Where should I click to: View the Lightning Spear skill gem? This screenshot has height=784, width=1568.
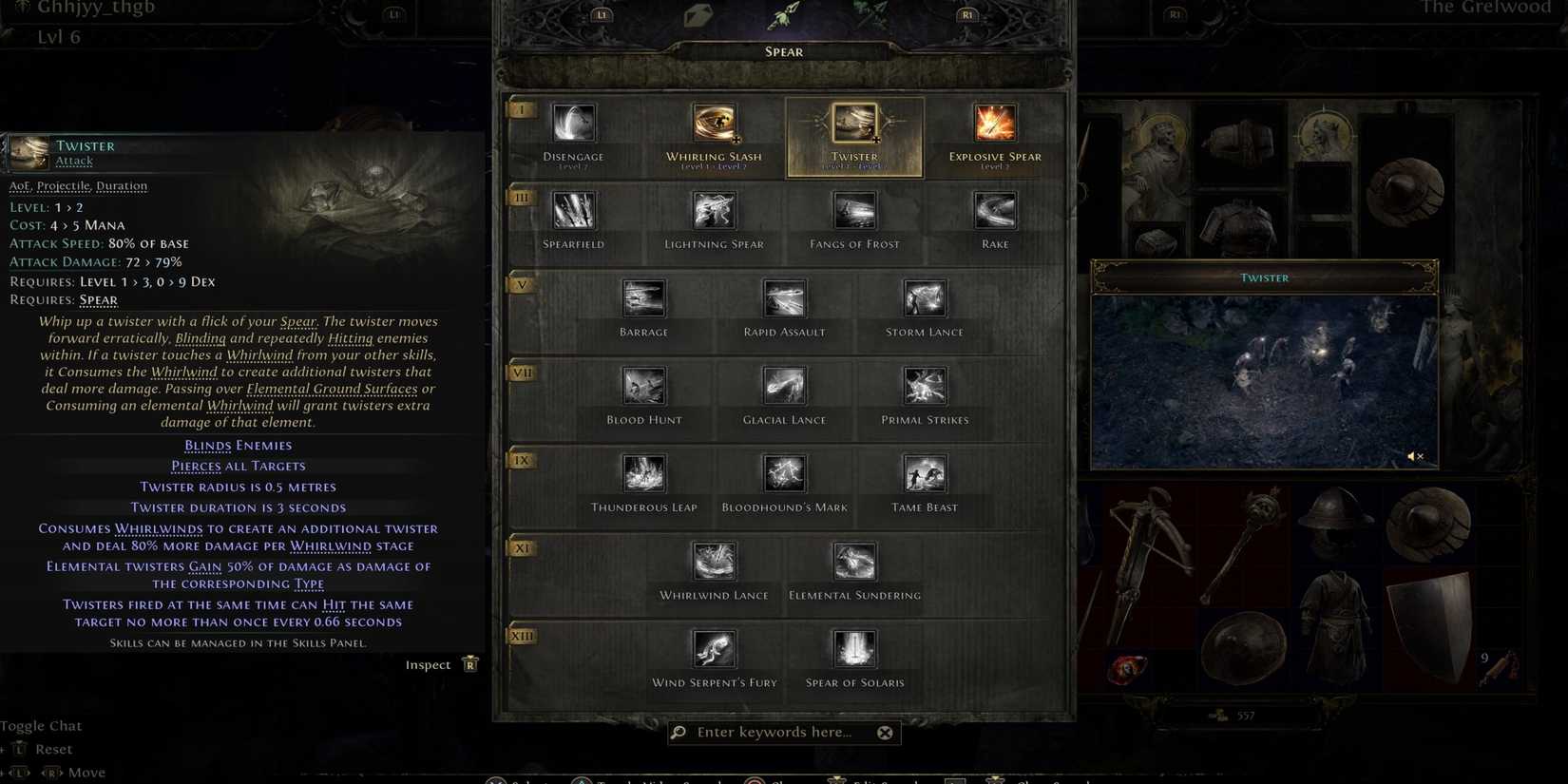[714, 210]
